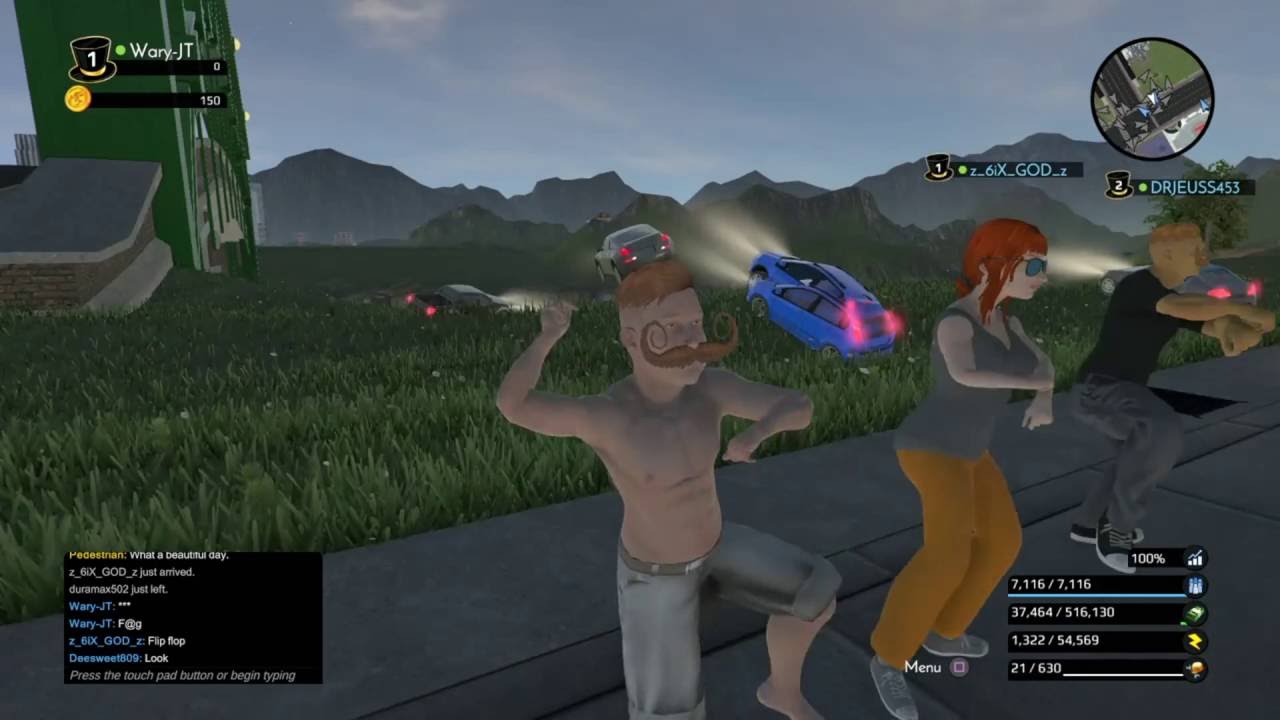
Task: Click the chat input line to begin typing
Action: pyautogui.click(x=182, y=675)
